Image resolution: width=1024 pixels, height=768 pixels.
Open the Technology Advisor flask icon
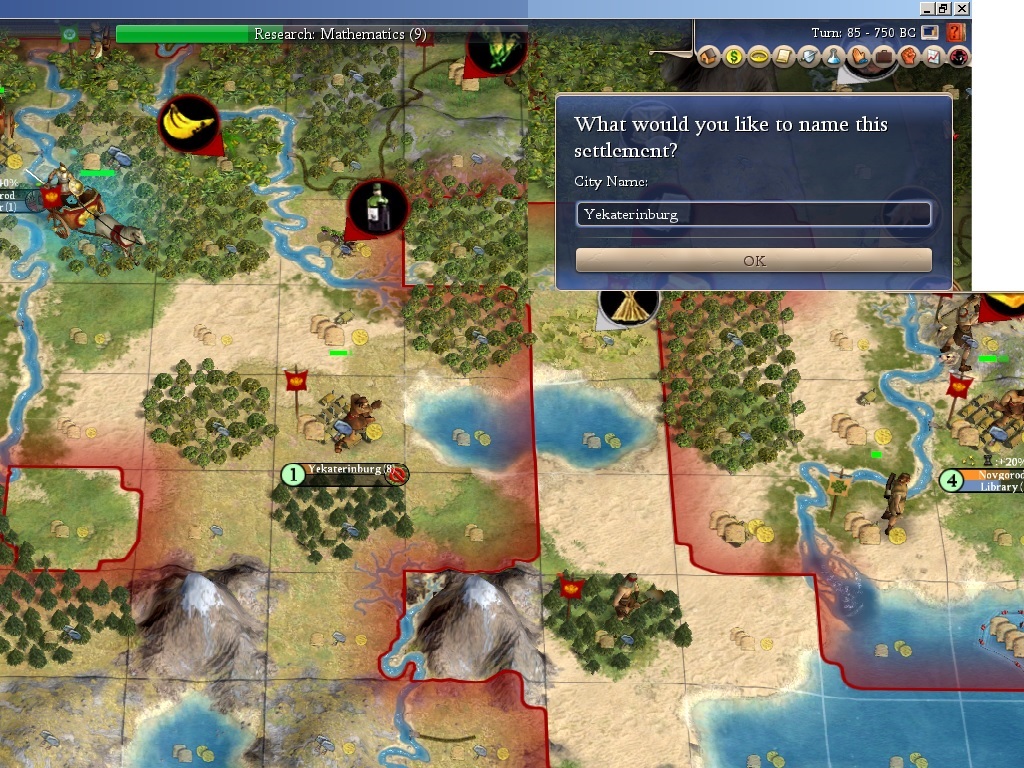point(833,57)
